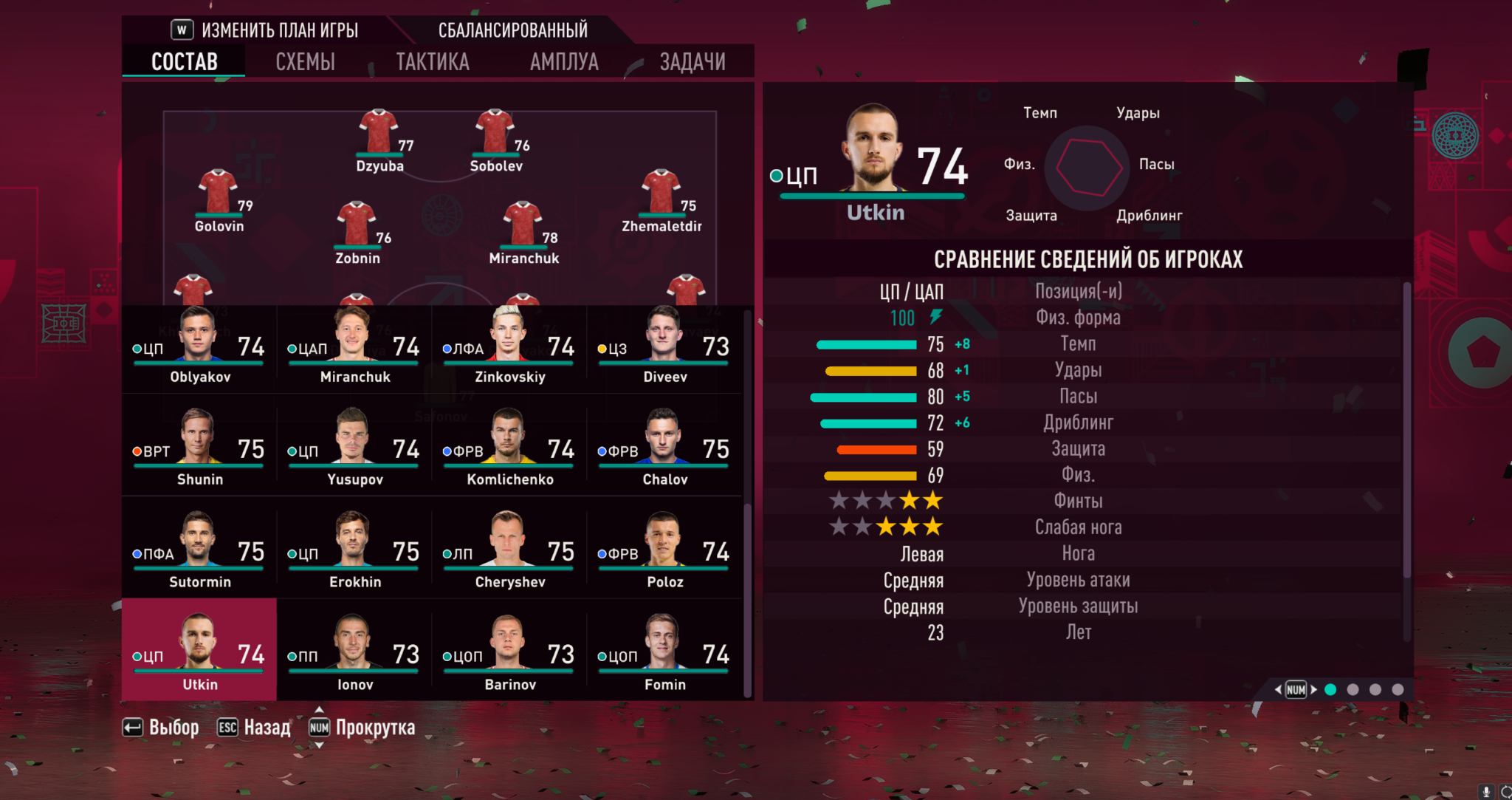
Task: Go to the АМПЛУА tab
Action: tap(564, 62)
